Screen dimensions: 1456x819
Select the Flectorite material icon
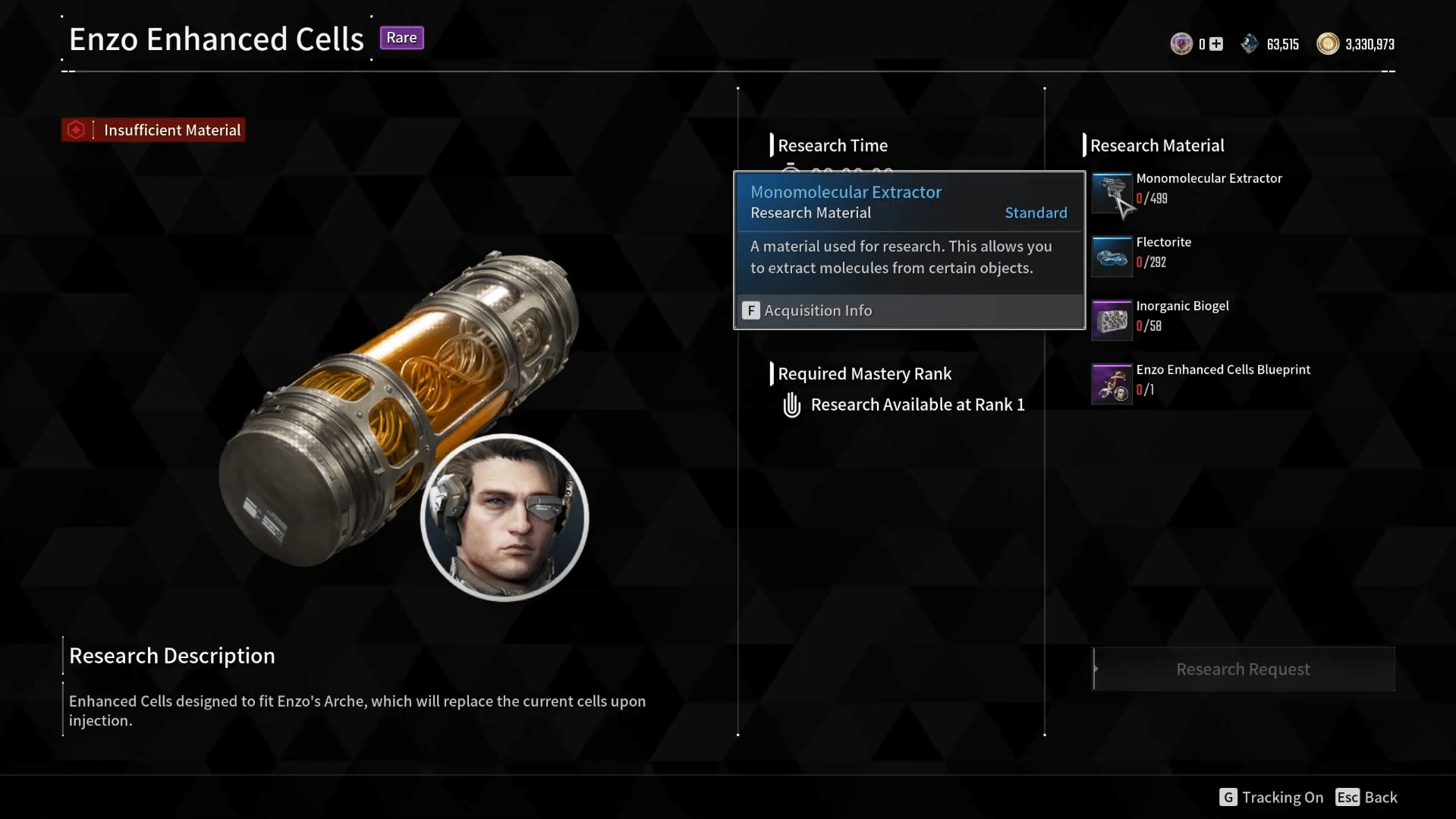(x=1111, y=256)
